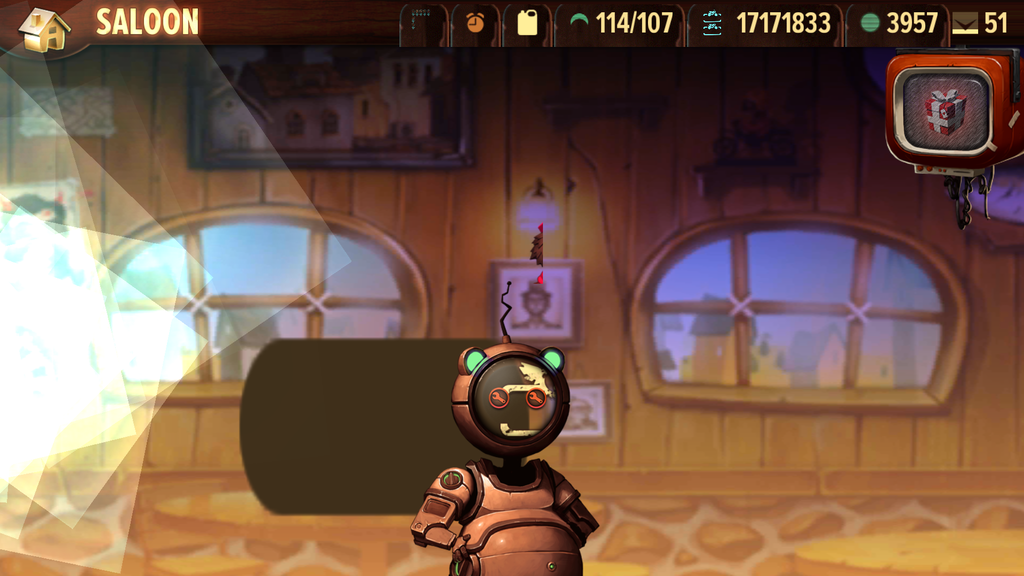
Task: Open the gift box TV screen
Action: coord(944,110)
